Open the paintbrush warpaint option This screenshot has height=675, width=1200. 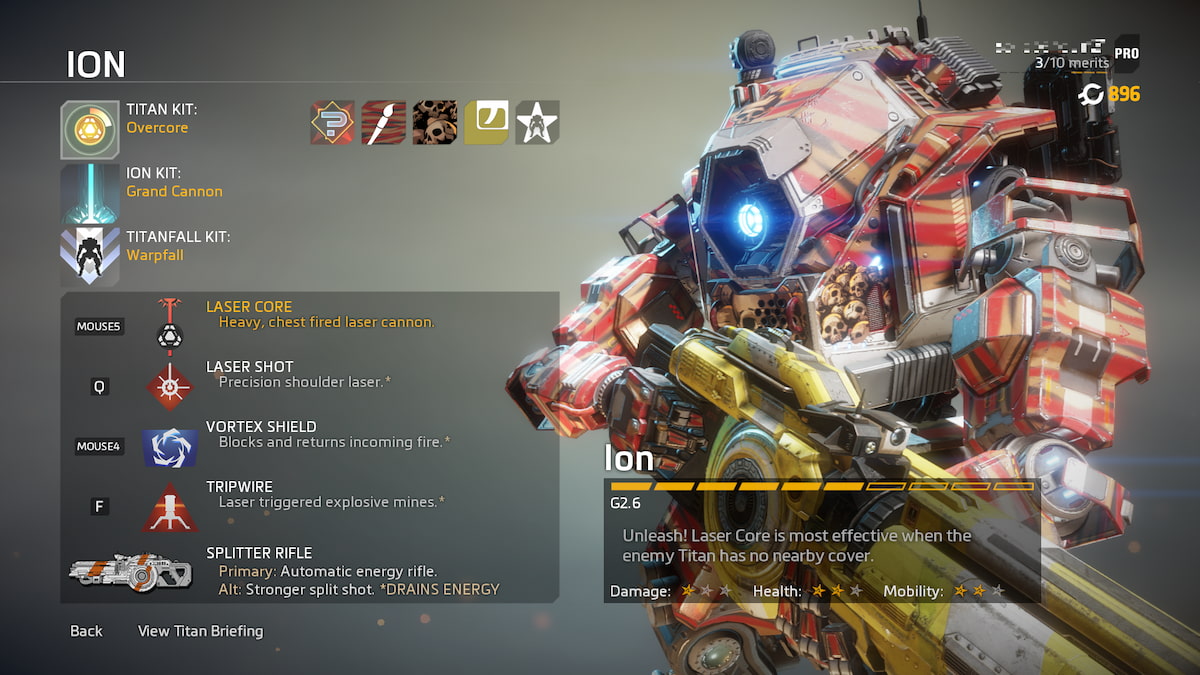click(383, 122)
